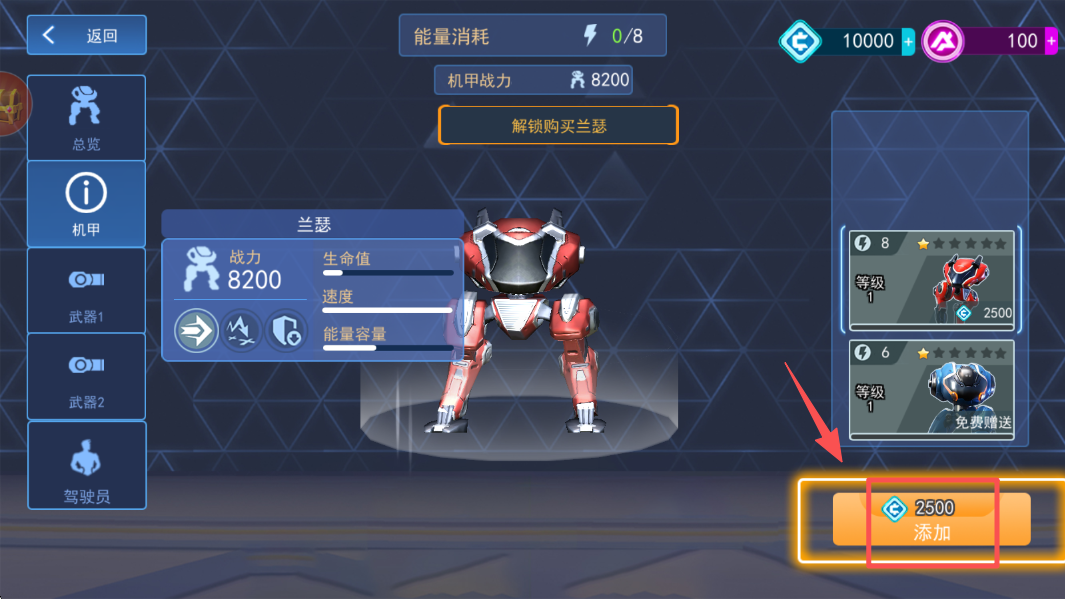Select the 武器2 weapon tab
The height and width of the screenshot is (599, 1065).
click(x=87, y=376)
